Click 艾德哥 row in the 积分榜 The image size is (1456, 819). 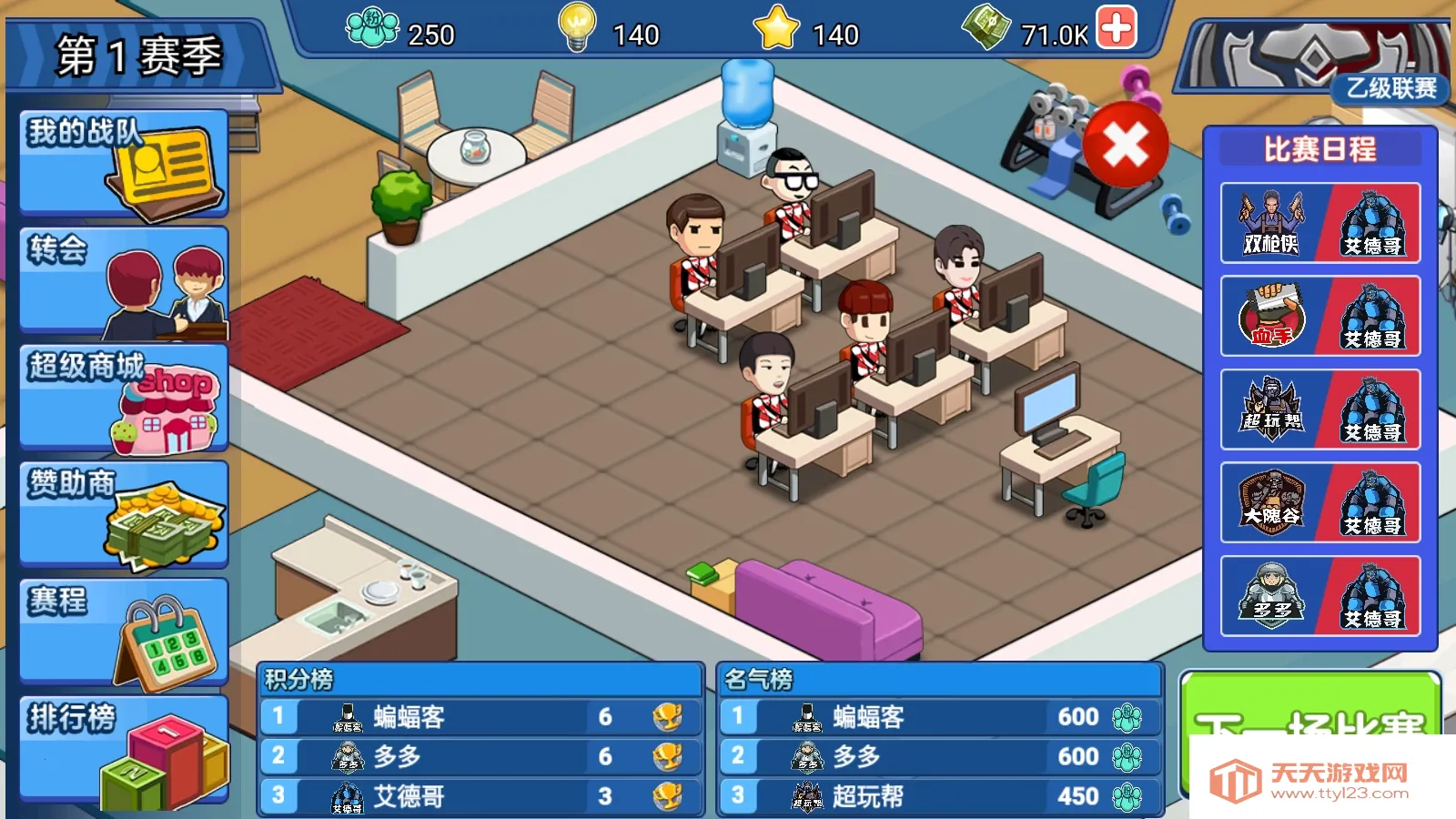tap(480, 796)
